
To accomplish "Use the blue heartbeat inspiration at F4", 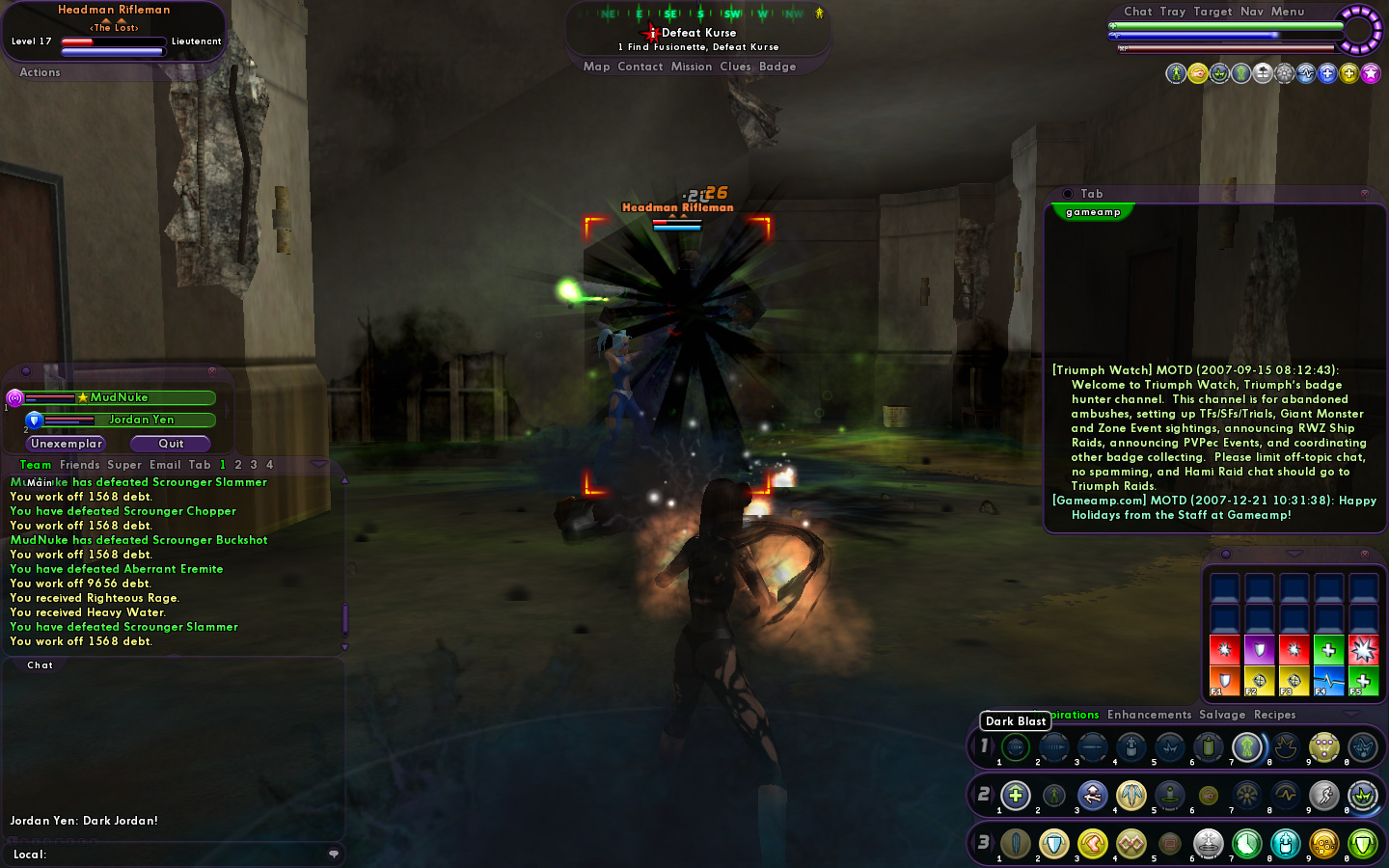I will coord(1328,681).
